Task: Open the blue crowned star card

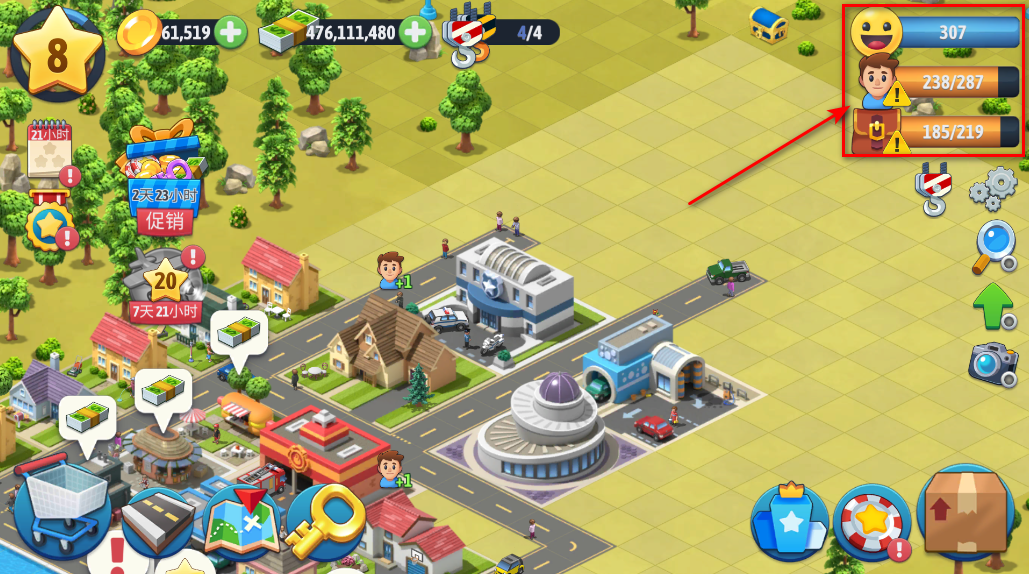Action: [790, 521]
